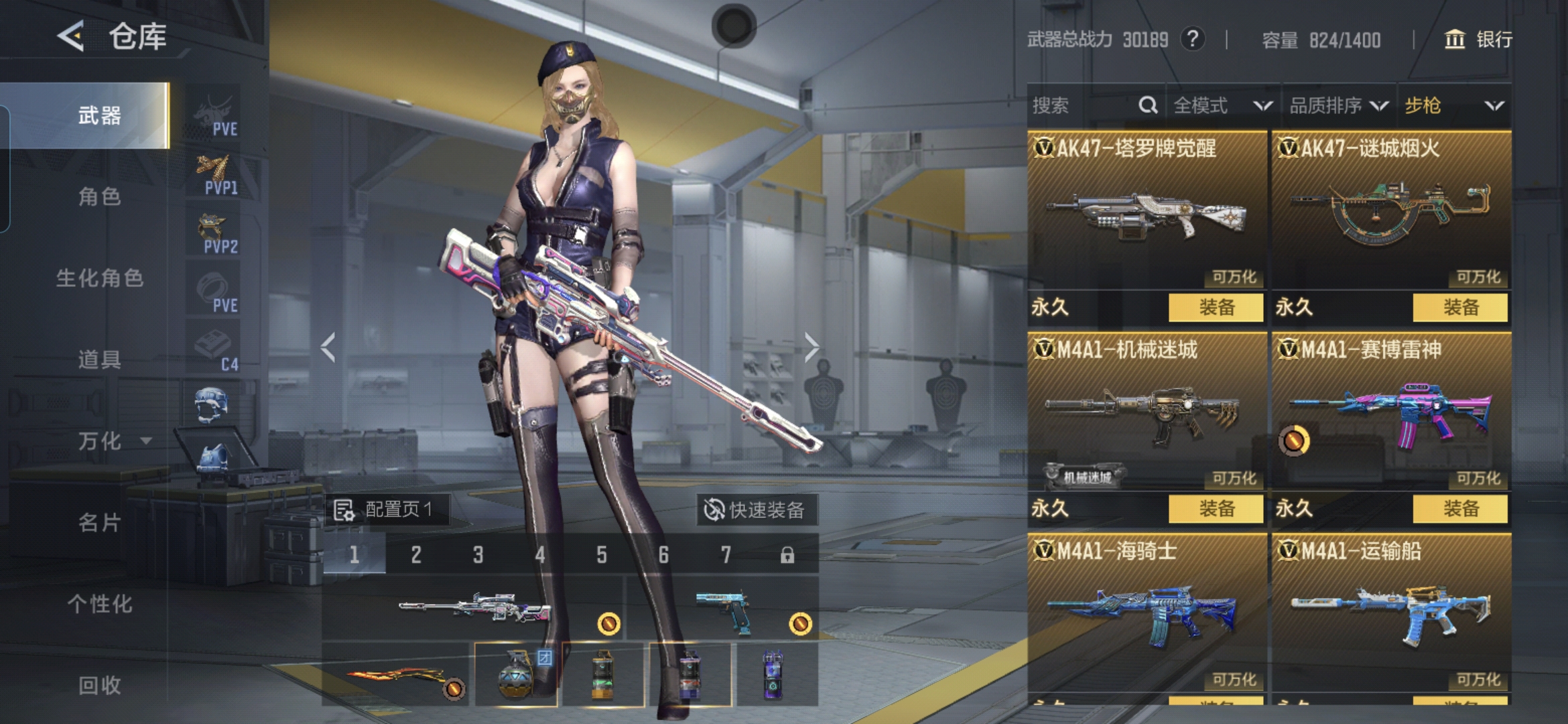1568x724 pixels.
Task: Go to the 个性化 section
Action: click(x=99, y=604)
